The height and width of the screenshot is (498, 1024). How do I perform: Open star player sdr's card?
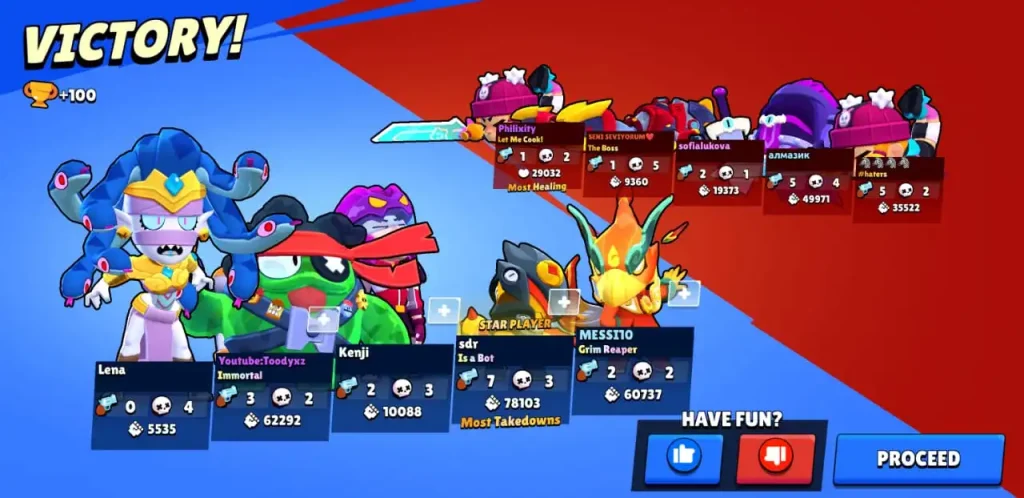(511, 381)
